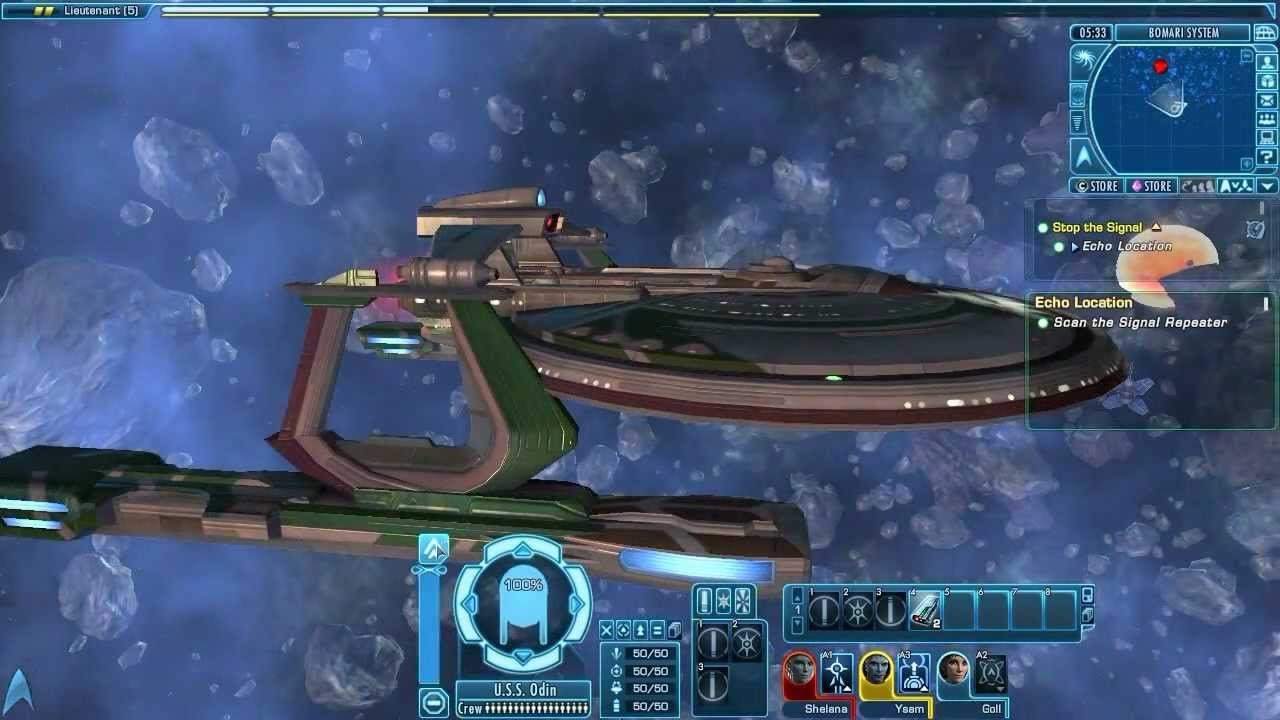
Task: Toggle Shelana's A1 ability autofire
Action: click(x=836, y=672)
